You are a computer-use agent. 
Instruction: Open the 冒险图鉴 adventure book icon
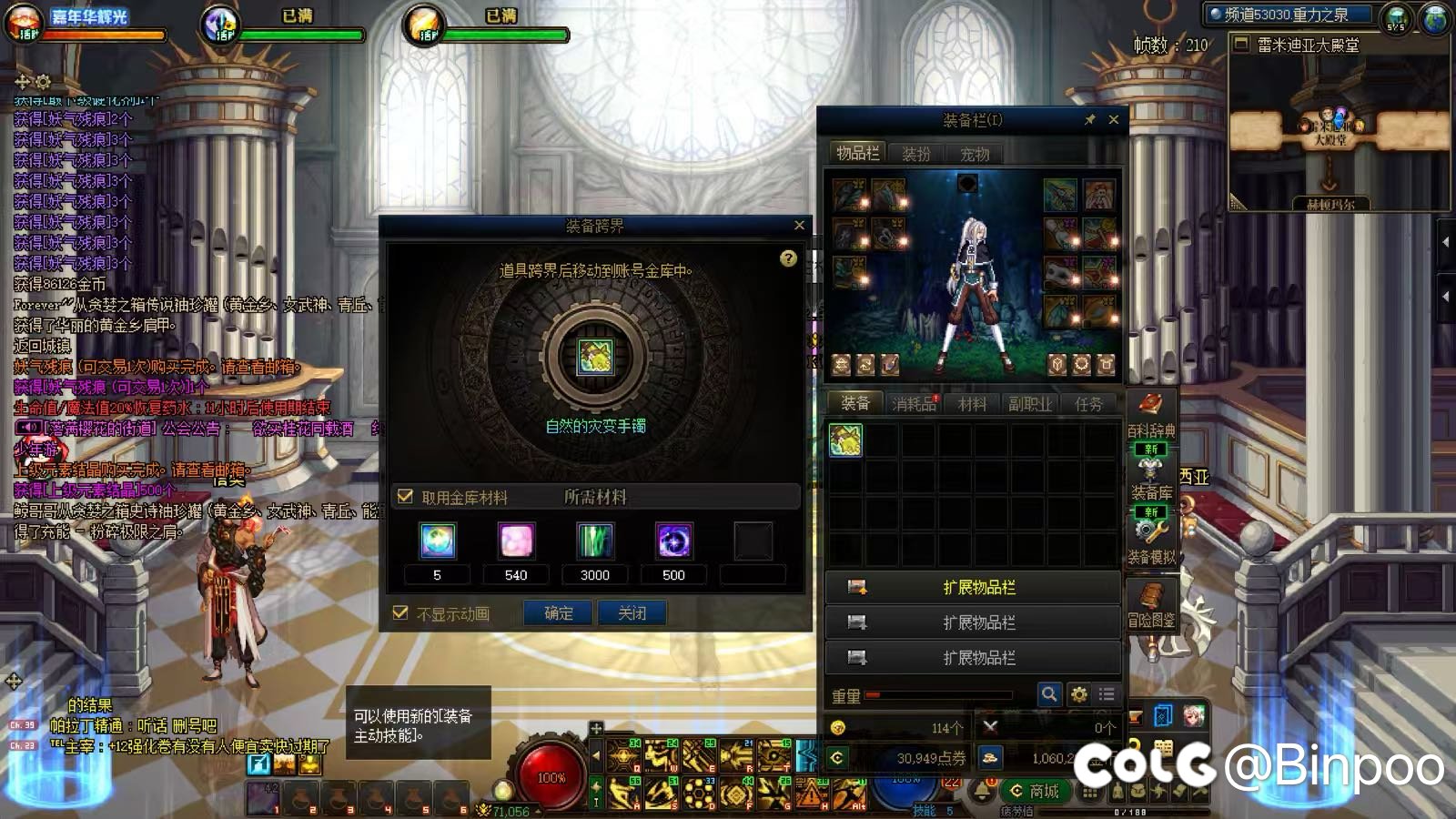(x=1151, y=604)
